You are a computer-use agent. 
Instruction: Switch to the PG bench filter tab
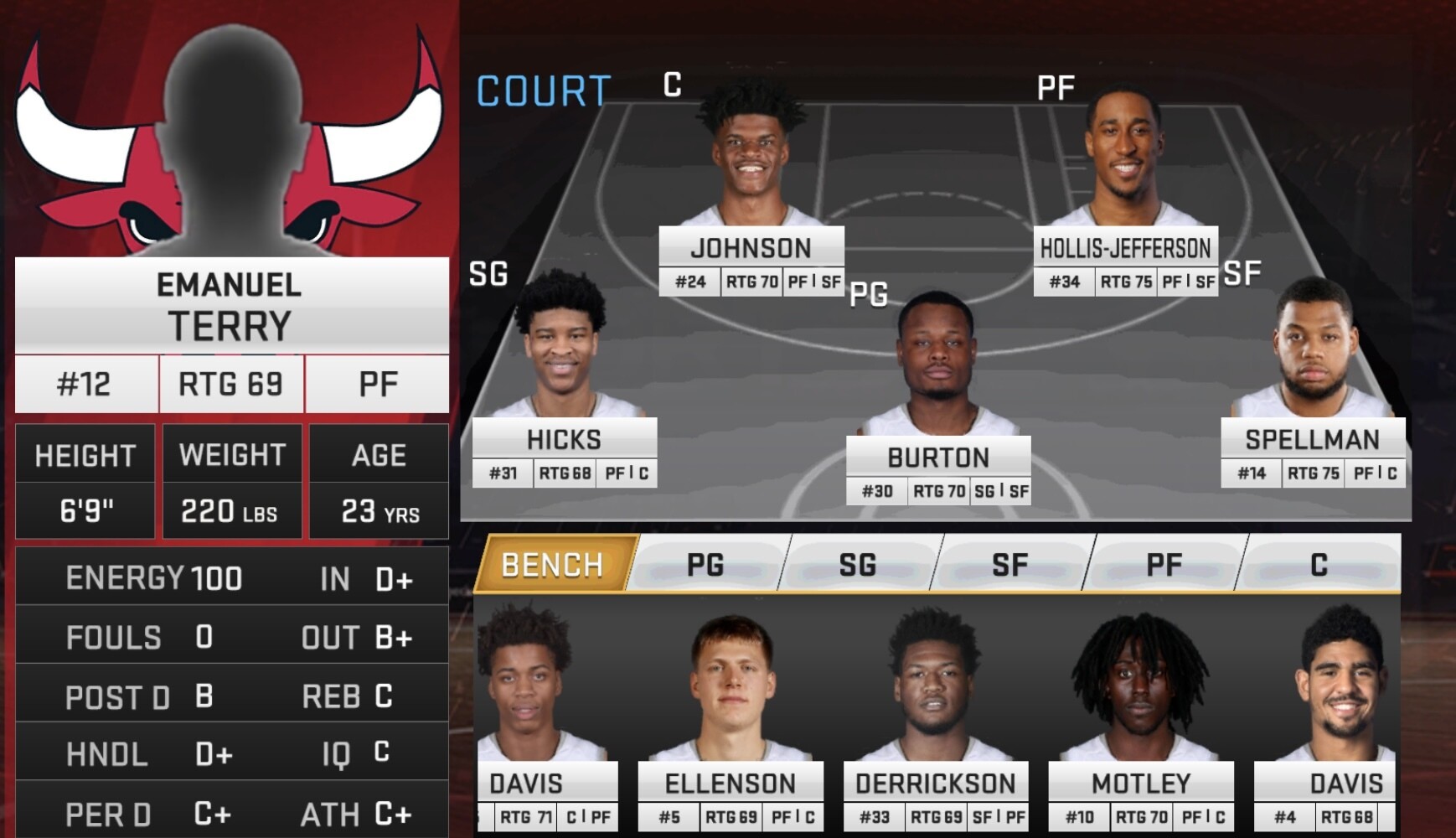pyautogui.click(x=705, y=565)
